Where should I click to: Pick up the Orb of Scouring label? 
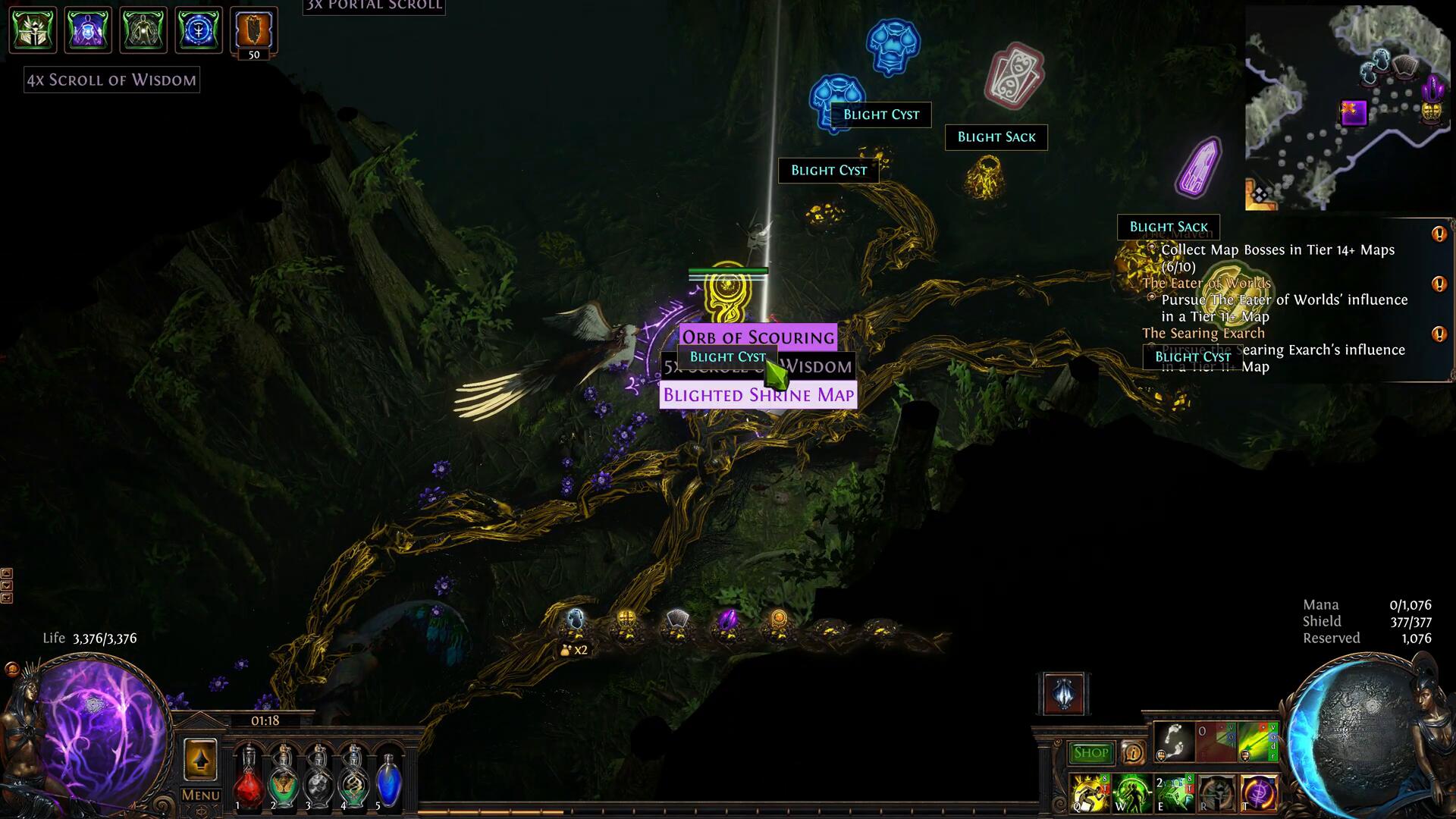pyautogui.click(x=758, y=337)
